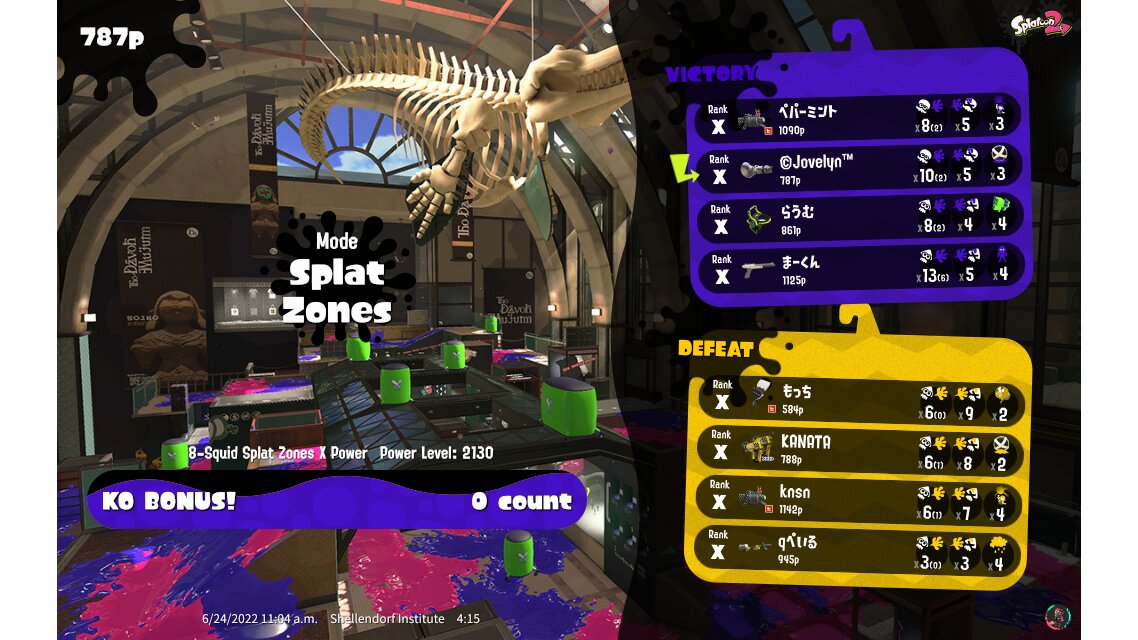This screenshot has height=640, width=1138.
Task: Click the round avatar icon in the corner
Action: pos(1055,614)
